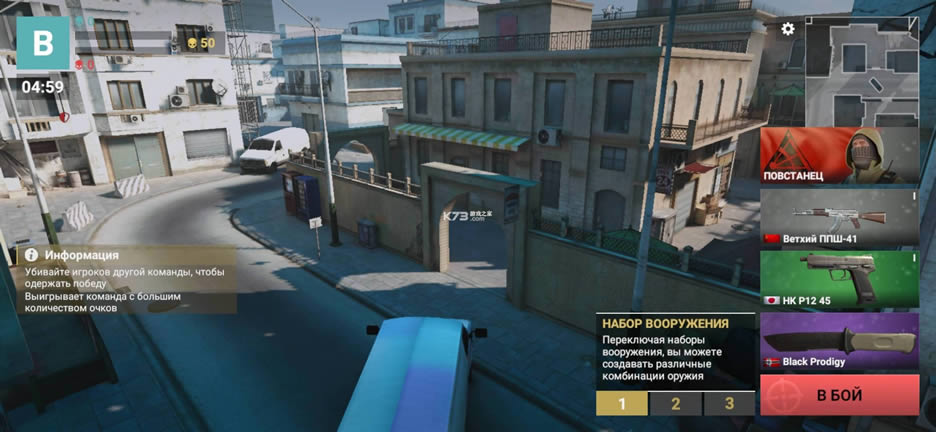Pick the Black Prodigy knife slot
This screenshot has width=936, height=432.
click(x=839, y=341)
